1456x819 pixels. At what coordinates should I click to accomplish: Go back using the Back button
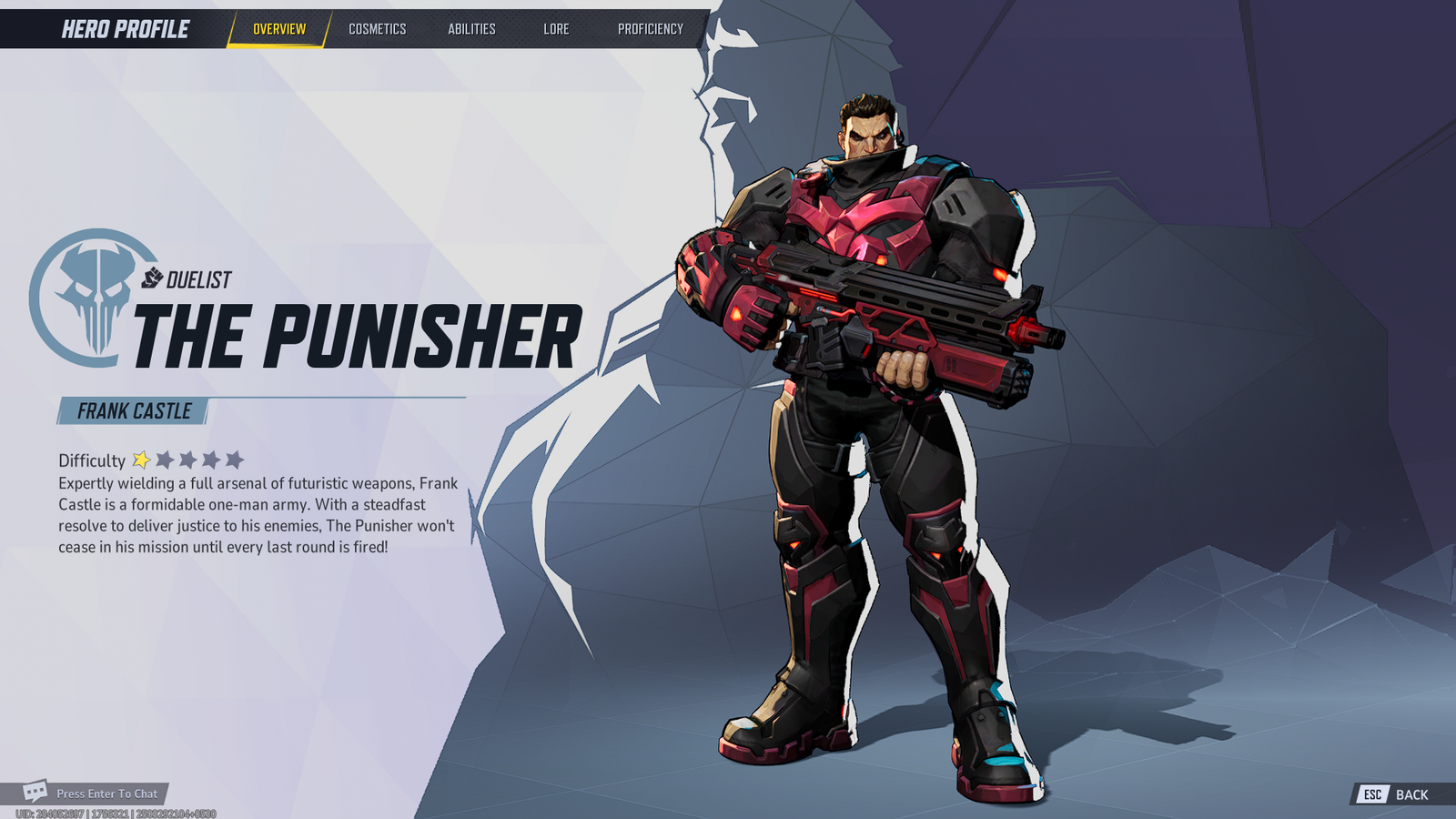[x=1397, y=794]
